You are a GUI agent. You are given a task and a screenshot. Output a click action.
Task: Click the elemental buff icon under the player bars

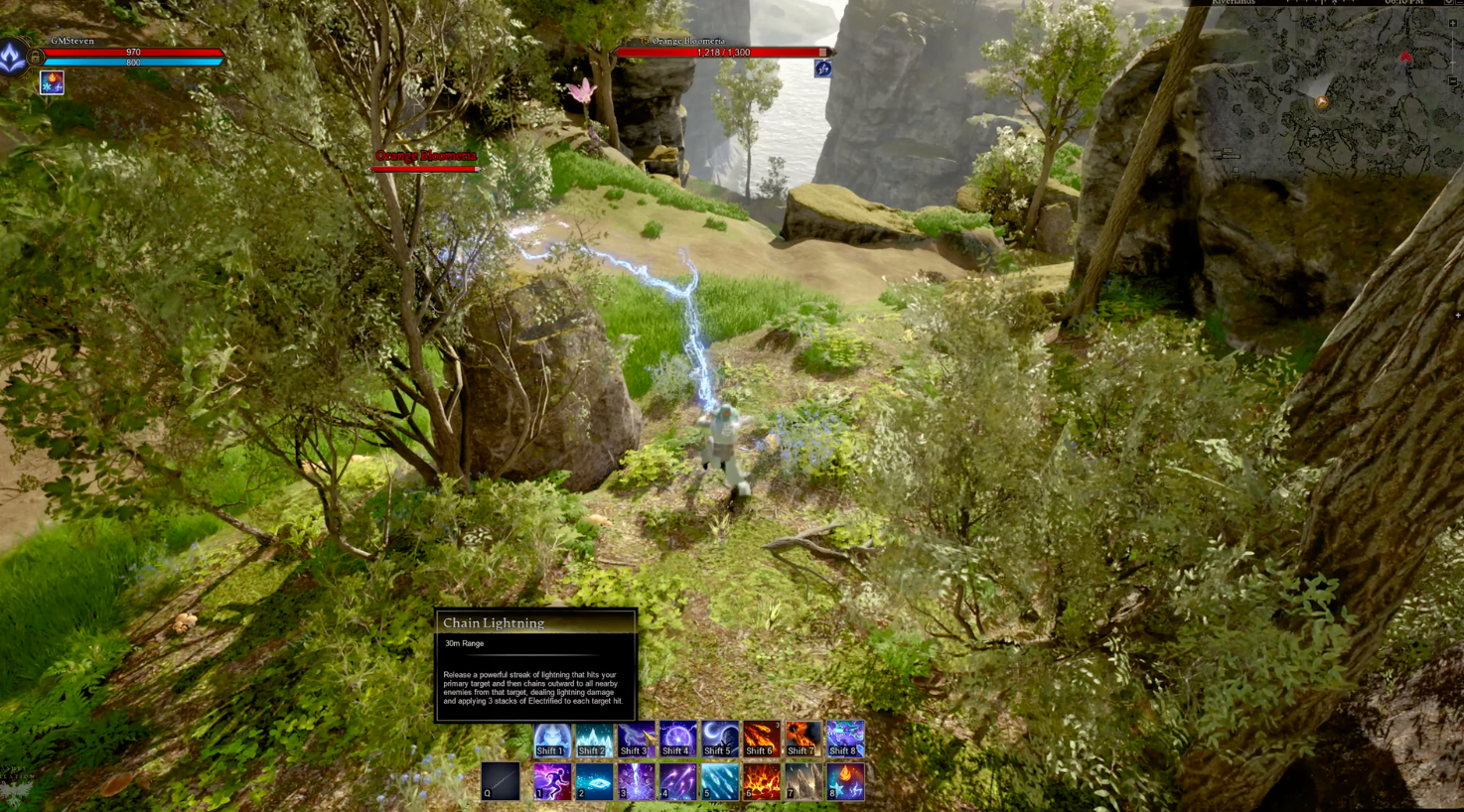pyautogui.click(x=52, y=83)
